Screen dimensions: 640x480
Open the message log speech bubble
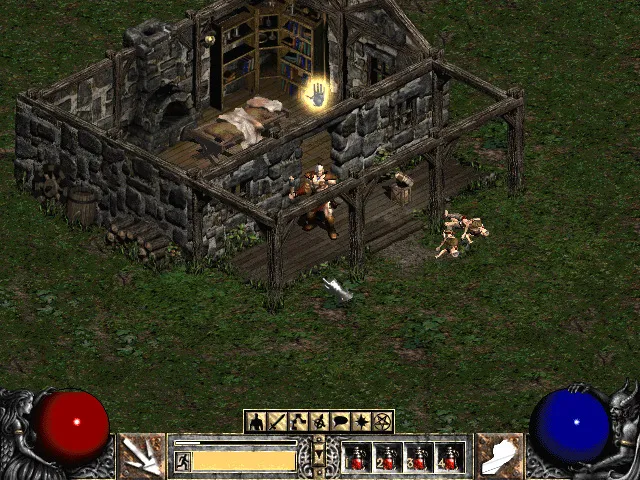coord(341,422)
